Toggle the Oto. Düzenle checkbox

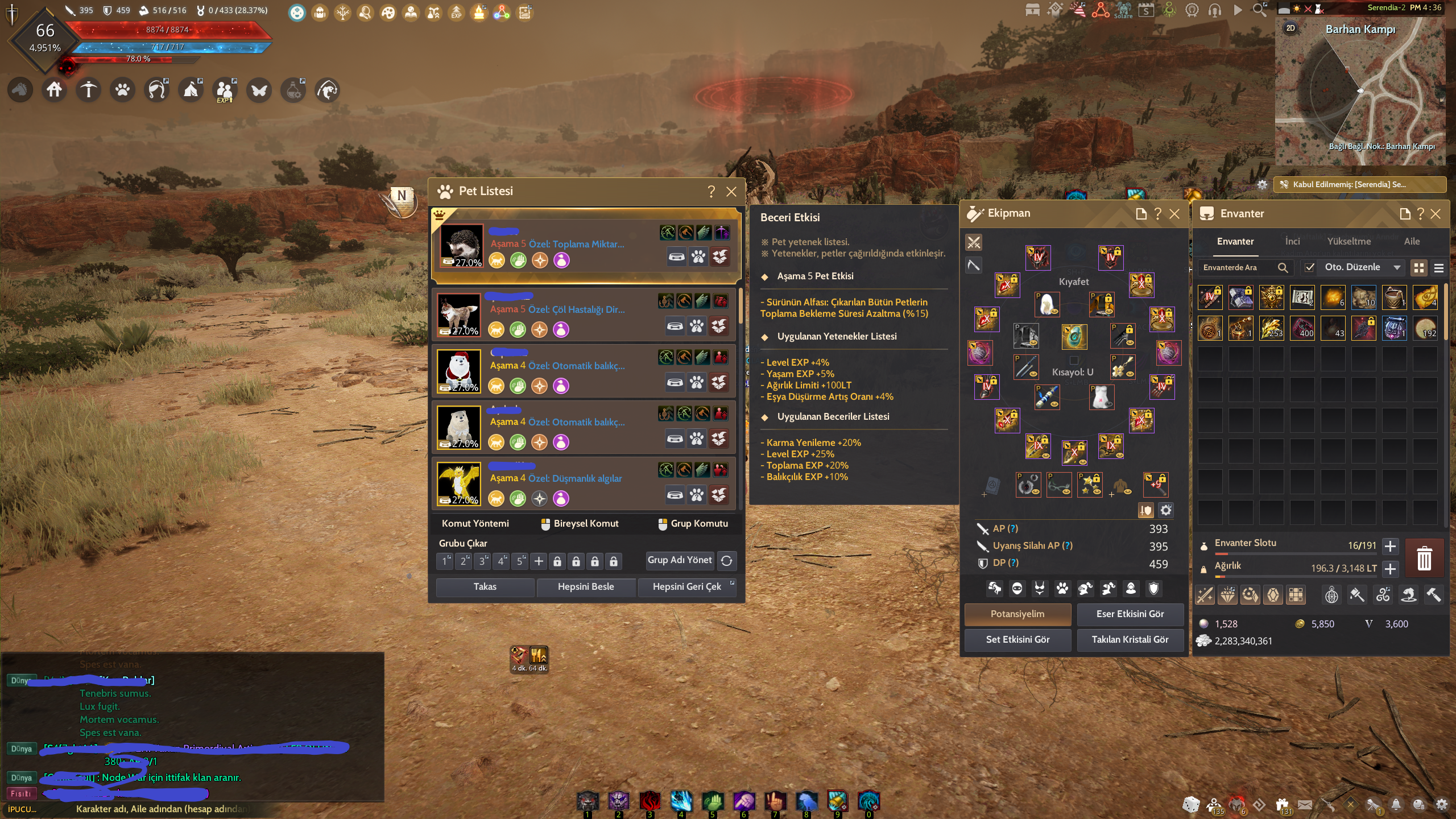click(1309, 267)
